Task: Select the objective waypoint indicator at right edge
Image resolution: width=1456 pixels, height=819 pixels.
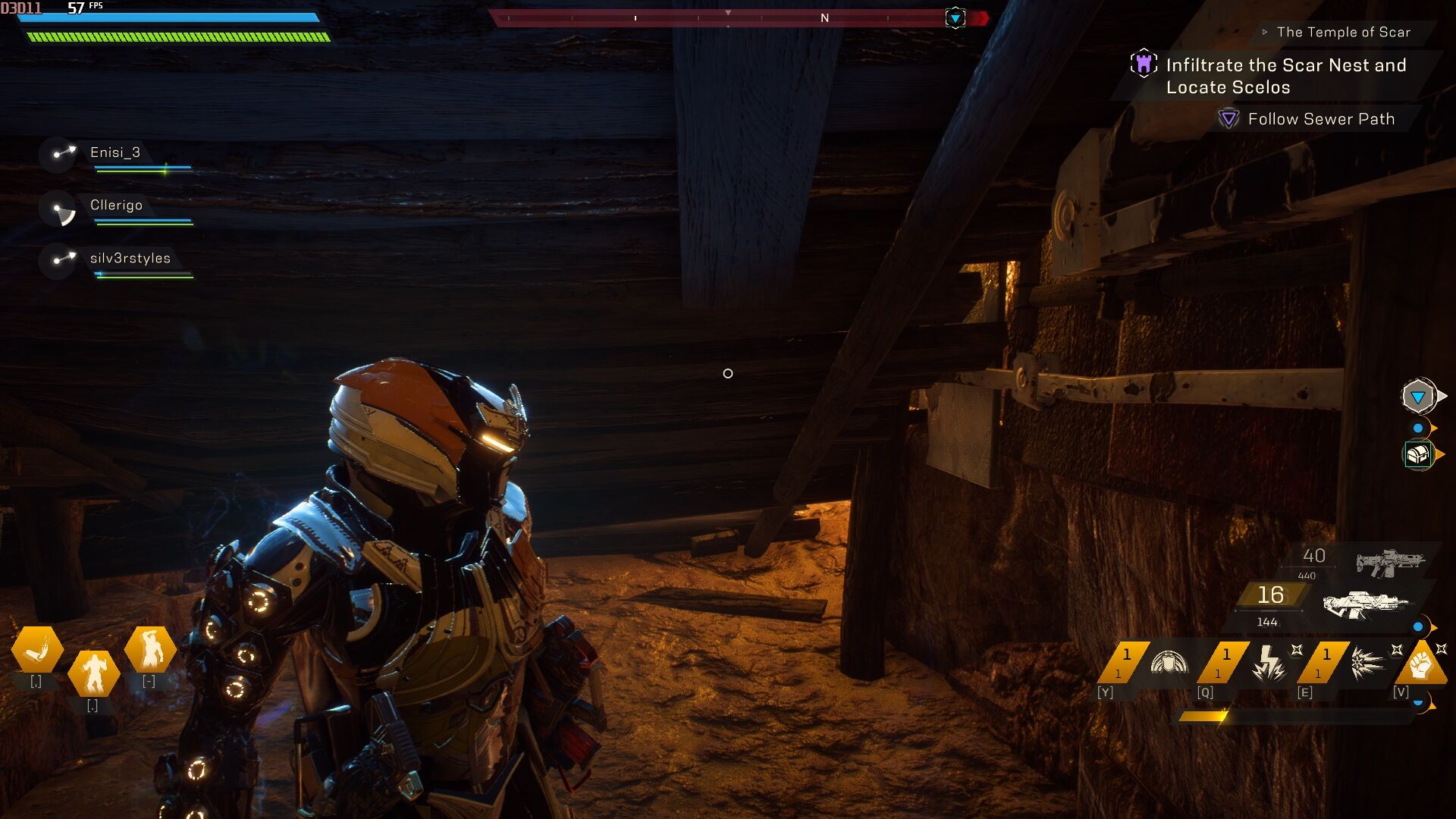Action: (1417, 397)
